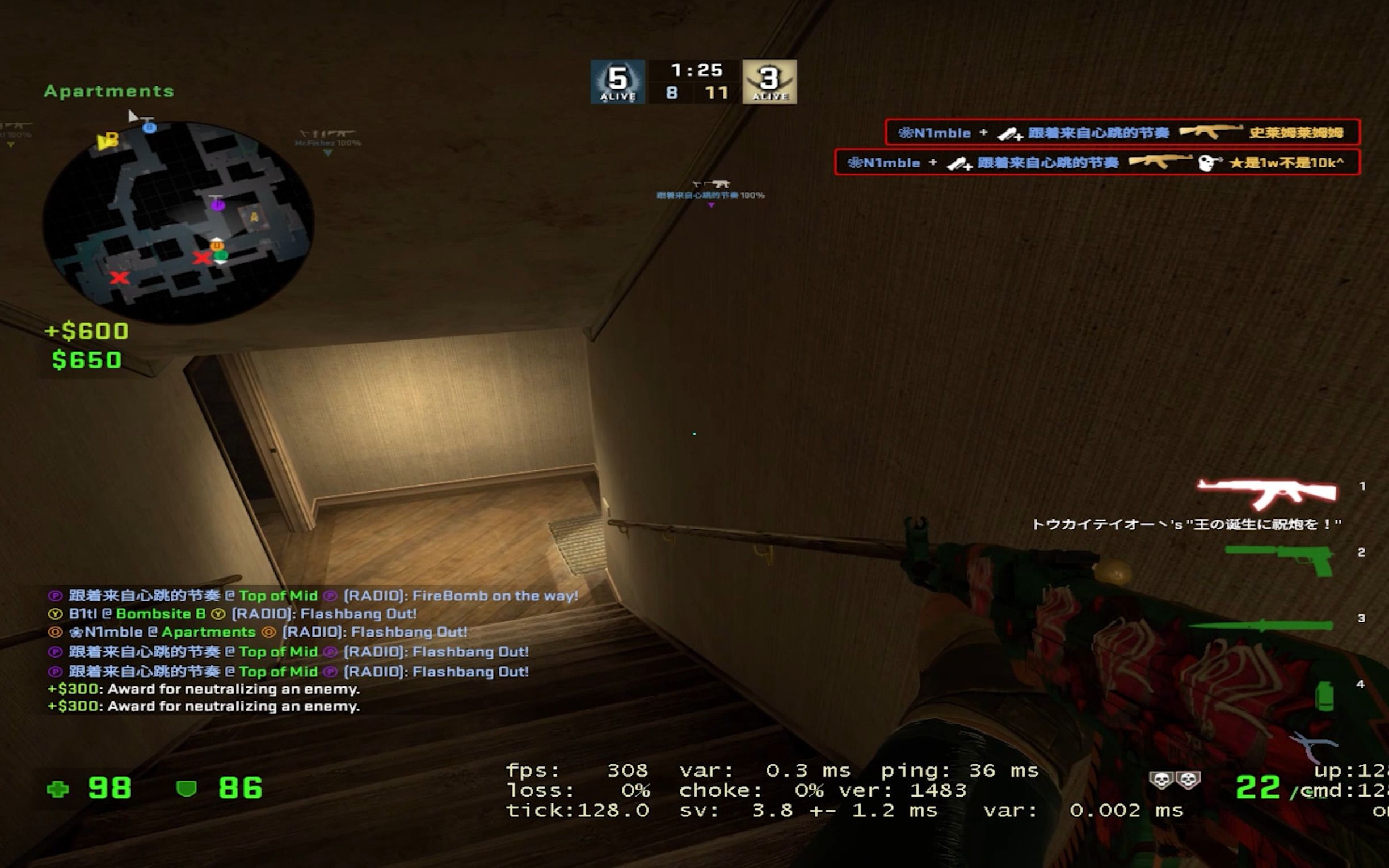Viewport: 1389px width, 868px height.
Task: Open the Apartments label in top left
Action: click(108, 90)
